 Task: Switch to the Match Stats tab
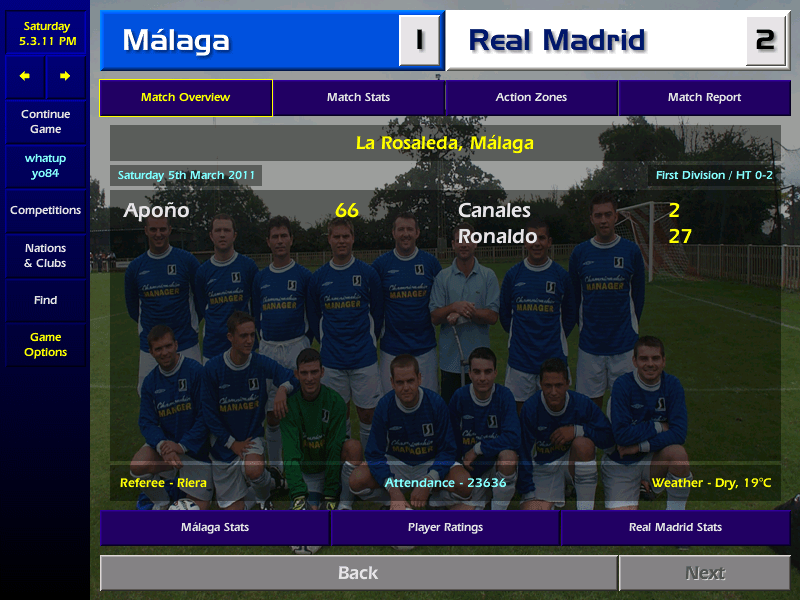click(x=358, y=98)
